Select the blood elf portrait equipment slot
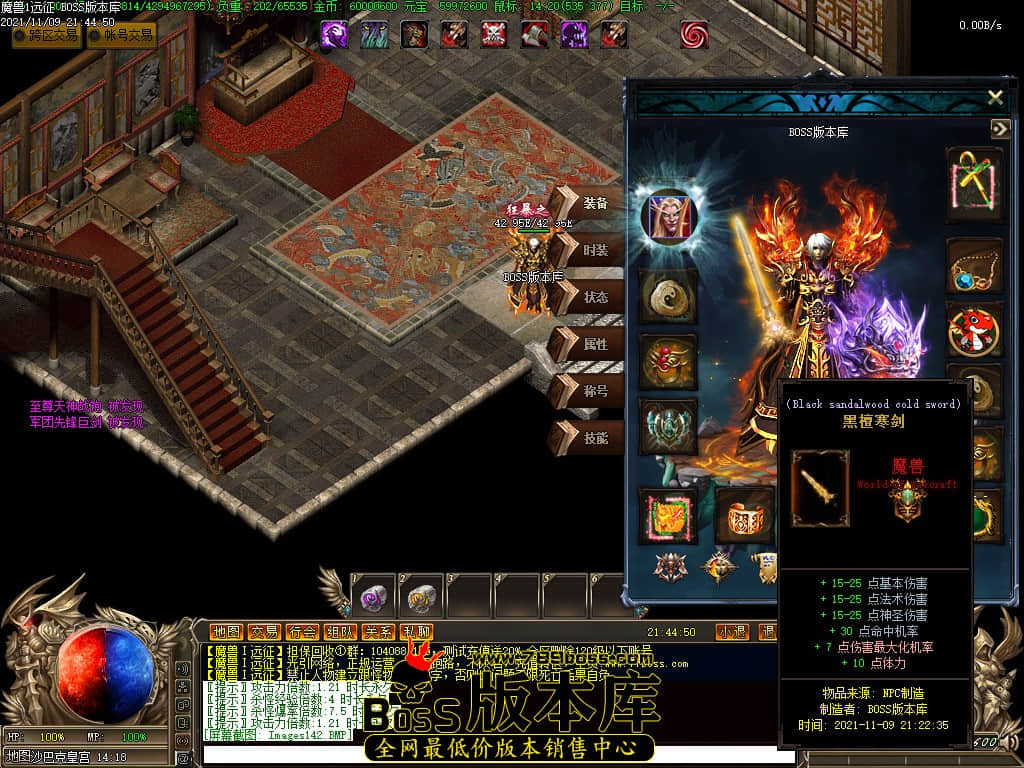 (x=667, y=217)
